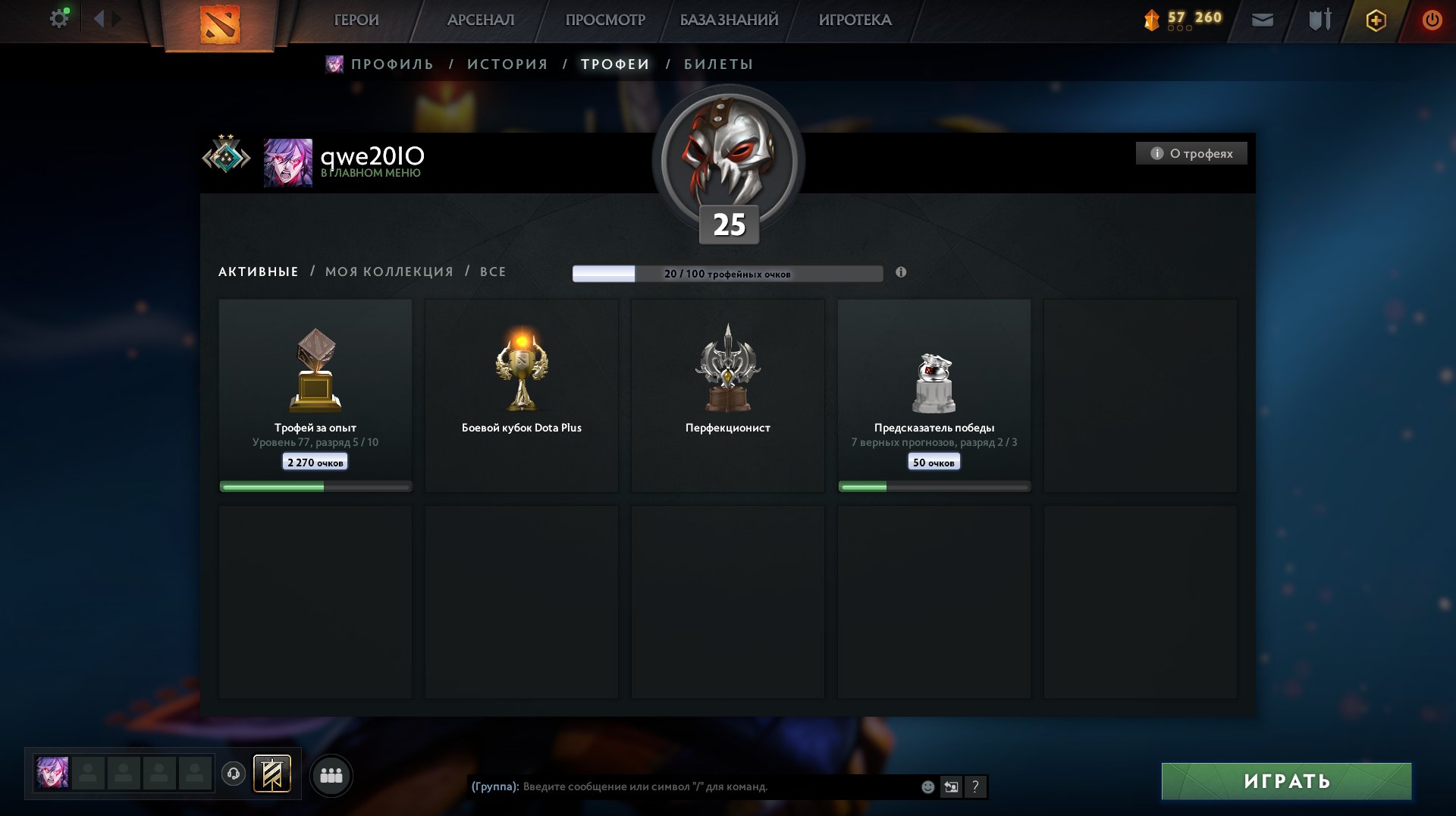Toggle the emoticon picker in chat

click(x=927, y=786)
